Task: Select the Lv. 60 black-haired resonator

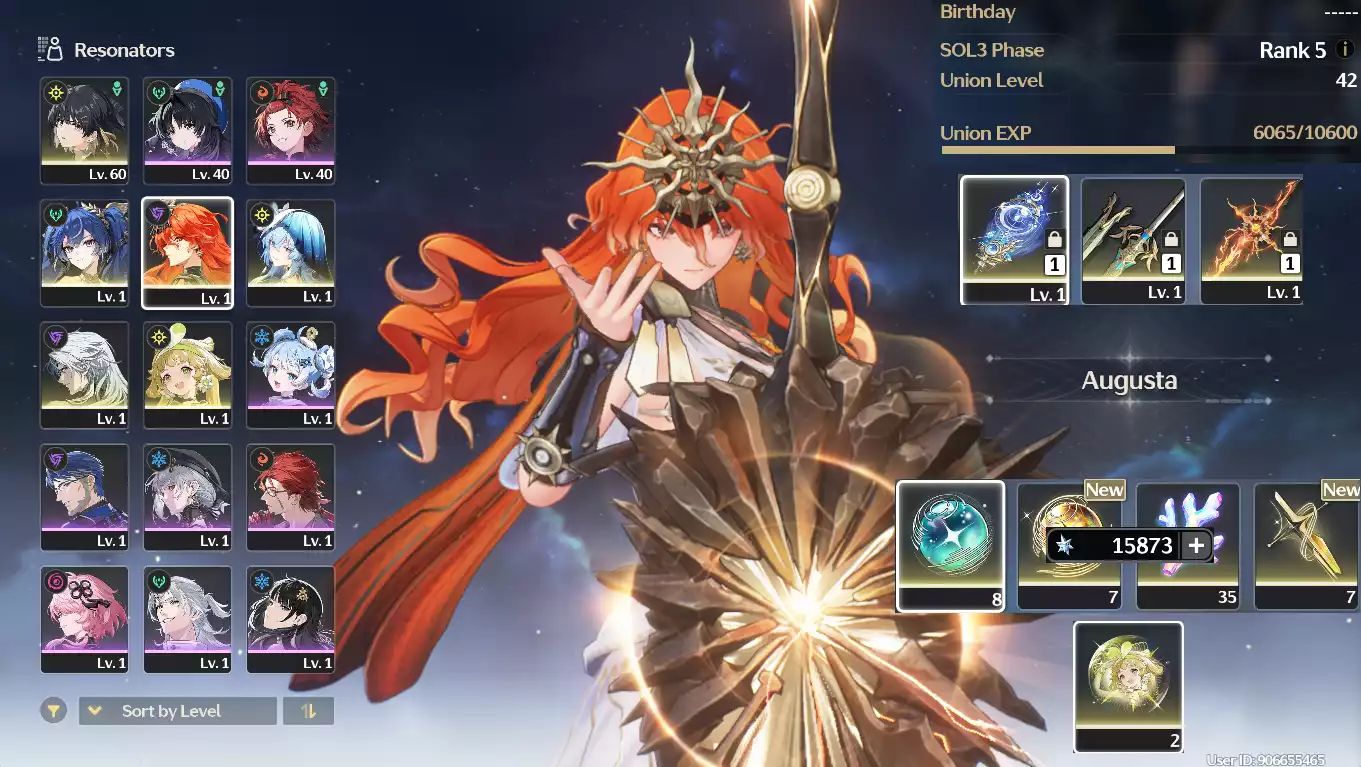Action: [x=84, y=130]
